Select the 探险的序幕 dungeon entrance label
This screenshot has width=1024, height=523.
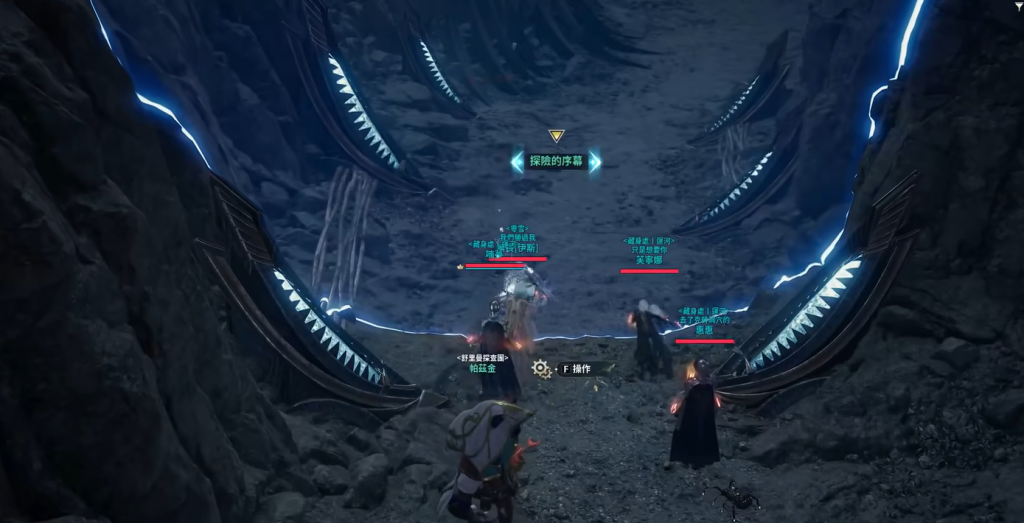tap(556, 161)
